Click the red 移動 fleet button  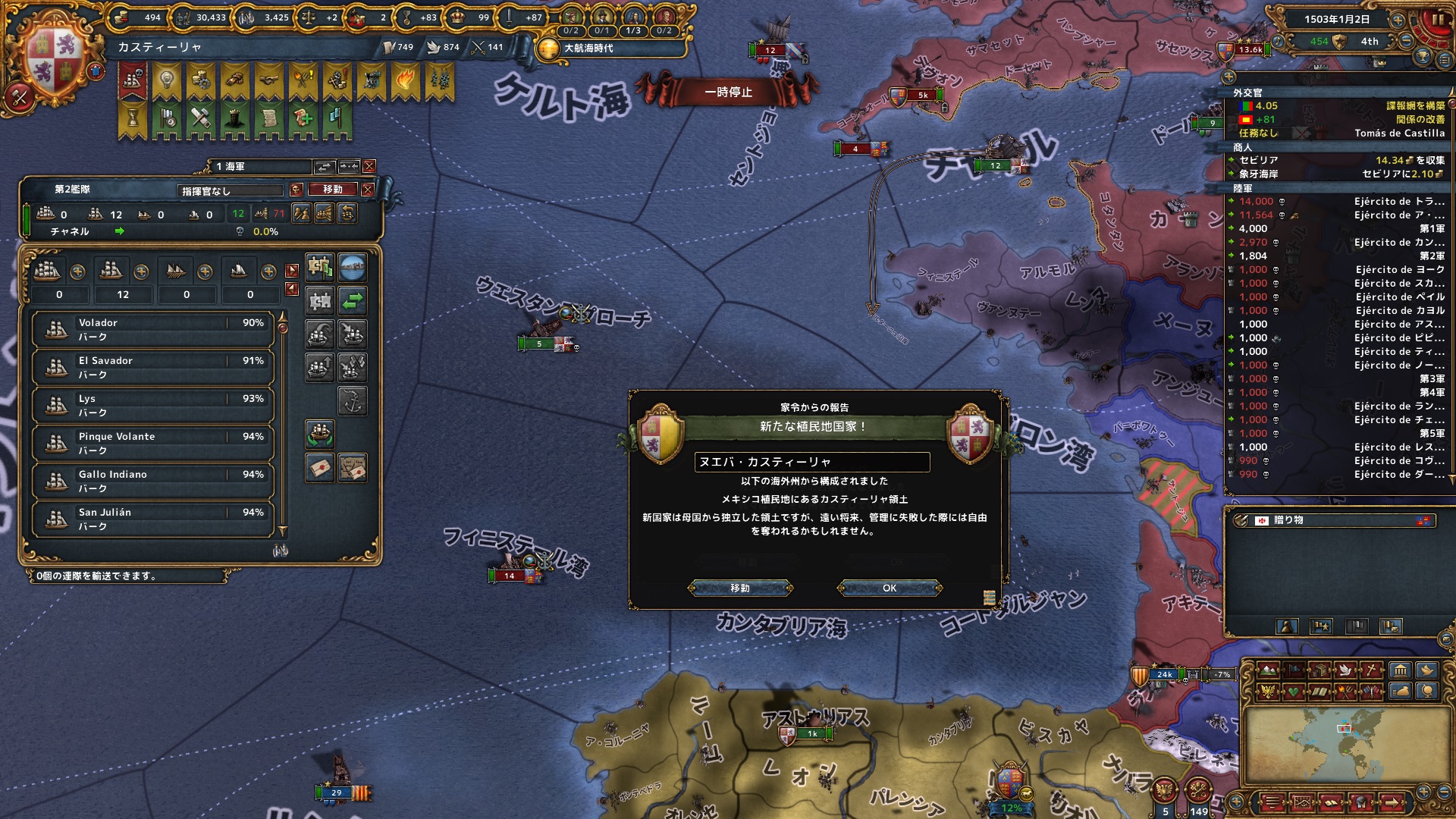pos(333,190)
